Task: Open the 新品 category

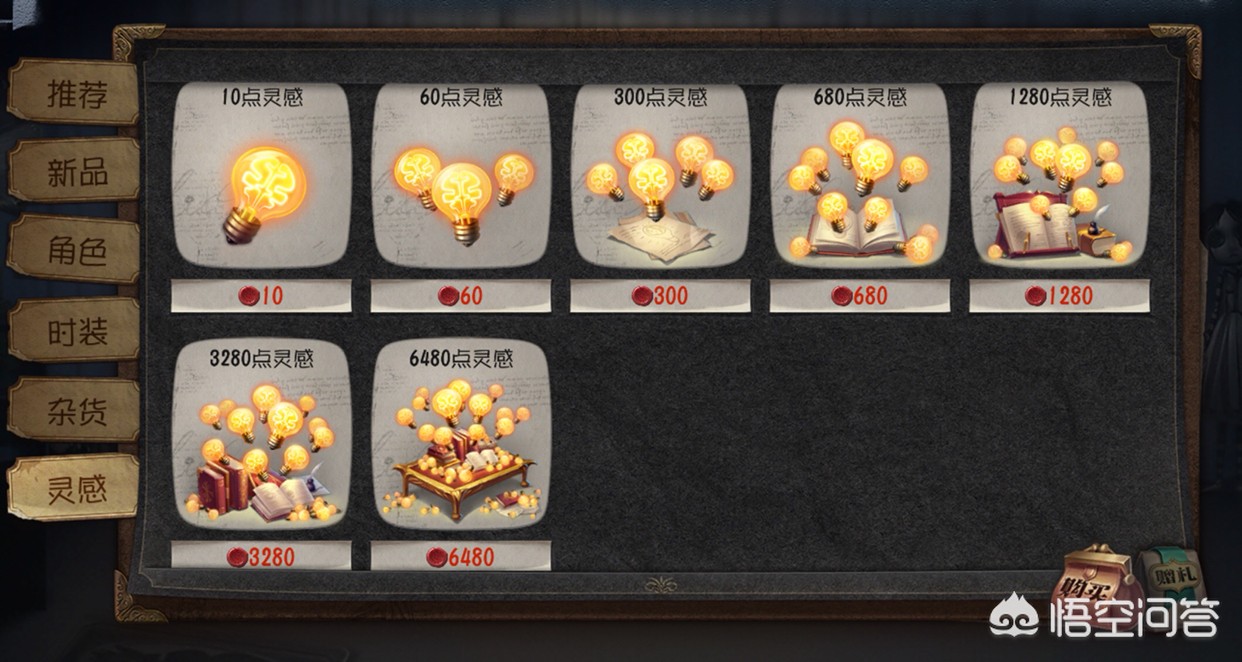Action: click(x=76, y=172)
